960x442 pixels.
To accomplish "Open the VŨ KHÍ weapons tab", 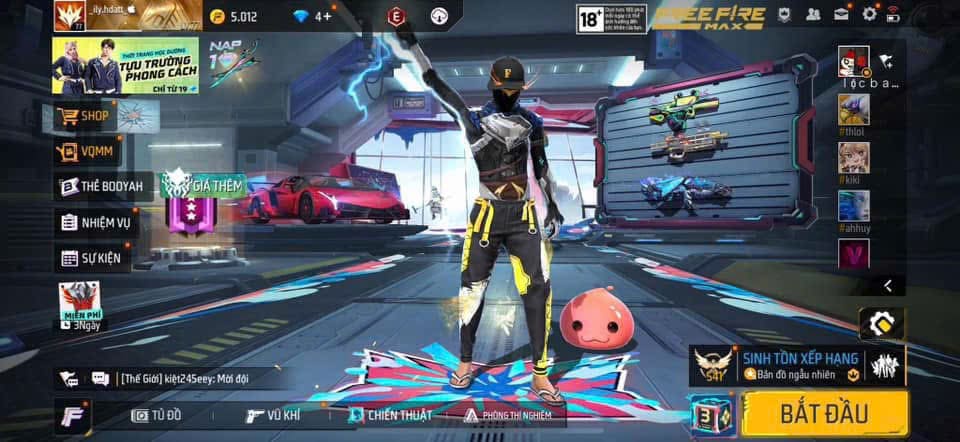I will point(273,415).
